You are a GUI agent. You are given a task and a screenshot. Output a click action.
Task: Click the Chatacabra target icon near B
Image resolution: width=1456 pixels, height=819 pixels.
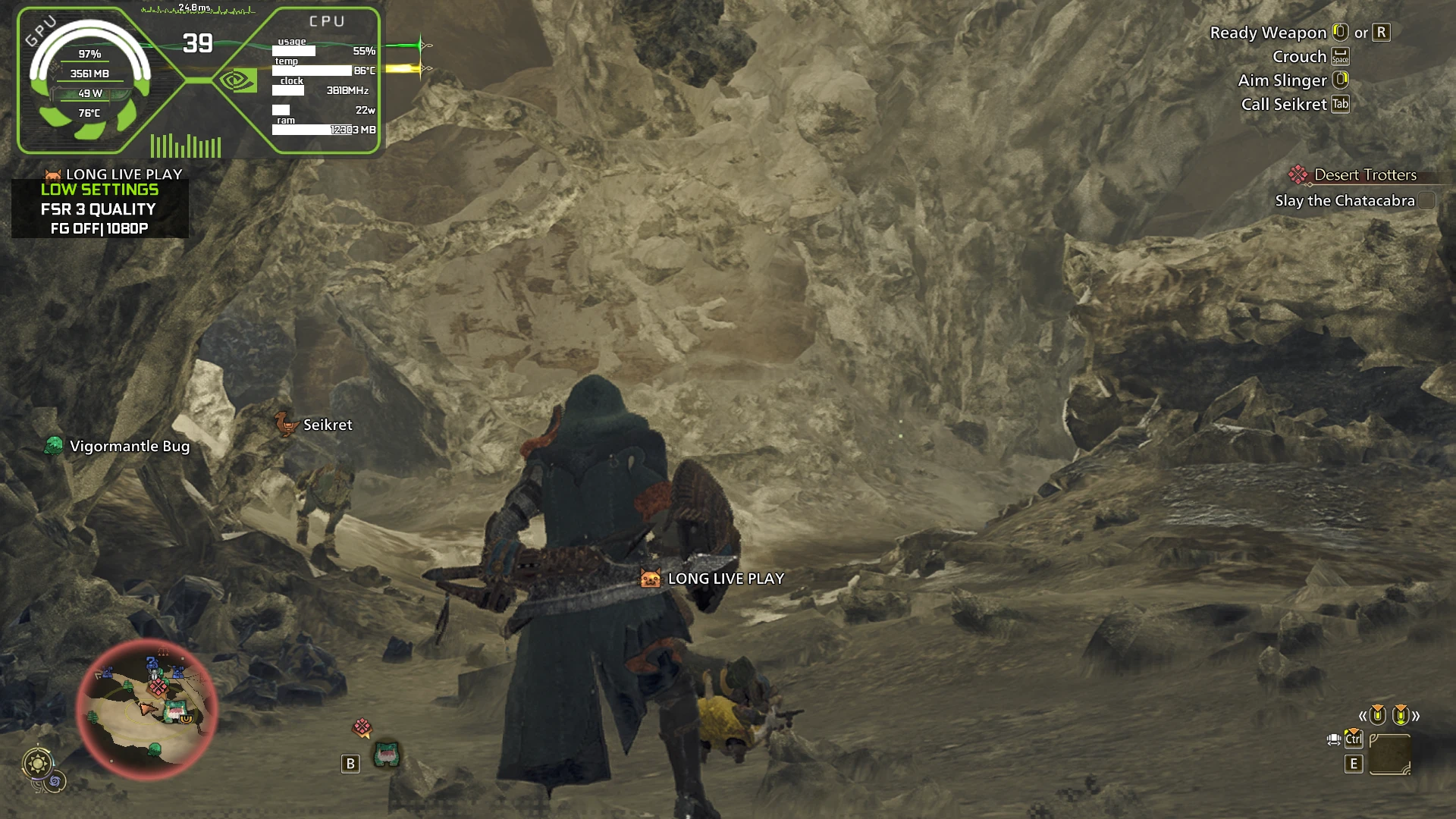(387, 754)
